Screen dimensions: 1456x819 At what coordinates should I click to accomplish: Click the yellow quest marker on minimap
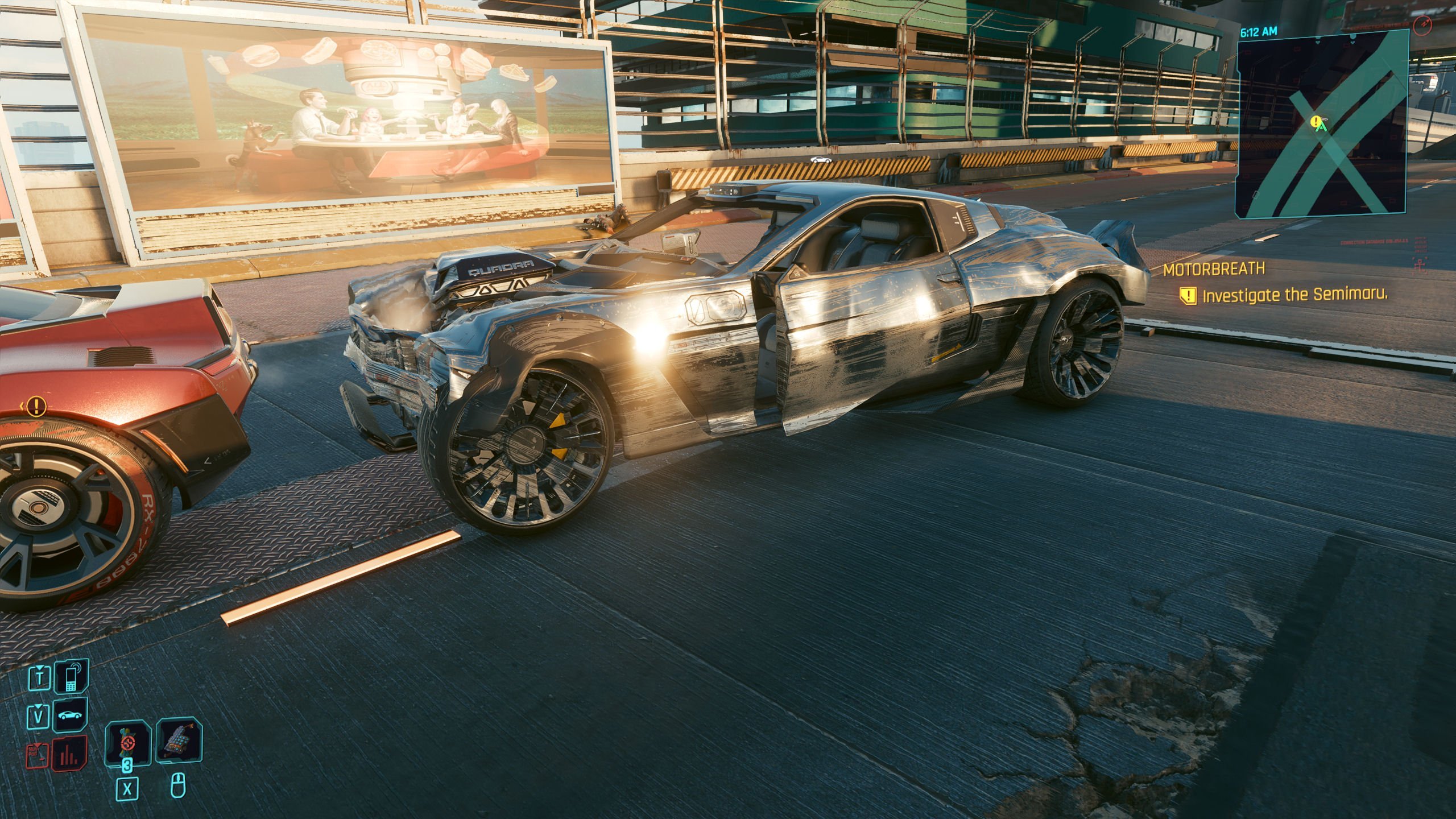pyautogui.click(x=1315, y=122)
